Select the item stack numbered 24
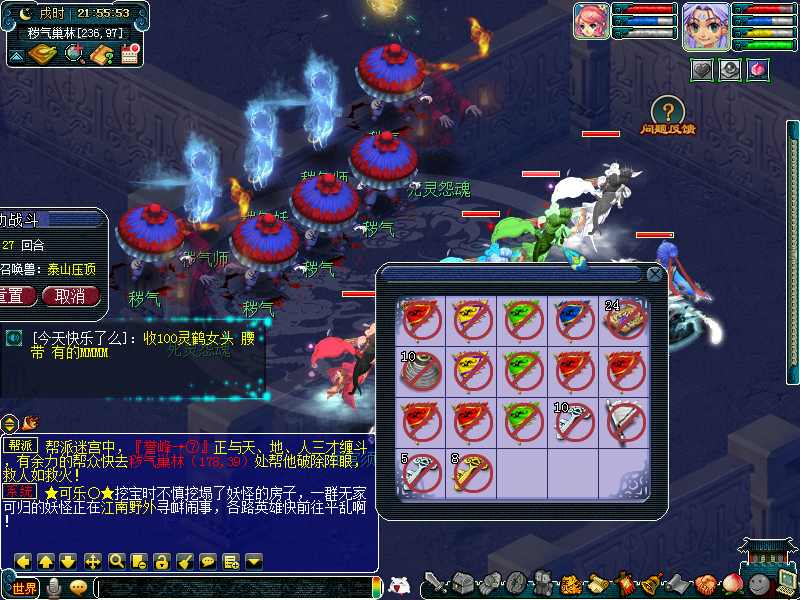800x600 pixels. [x=624, y=320]
